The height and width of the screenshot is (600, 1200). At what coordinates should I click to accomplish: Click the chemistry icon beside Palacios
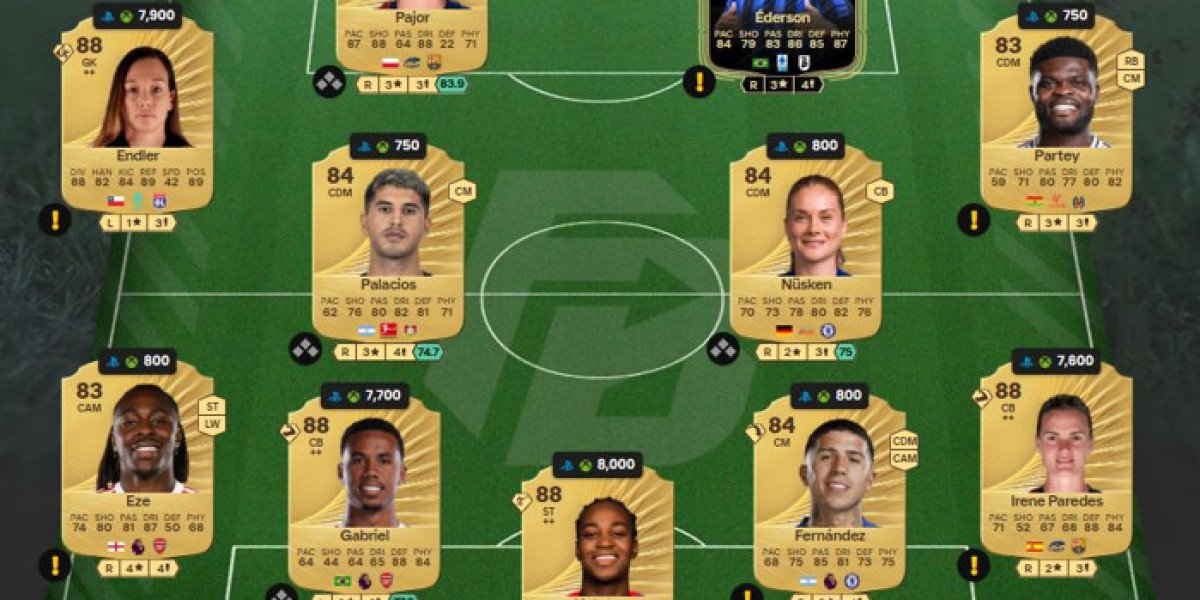pos(305,349)
